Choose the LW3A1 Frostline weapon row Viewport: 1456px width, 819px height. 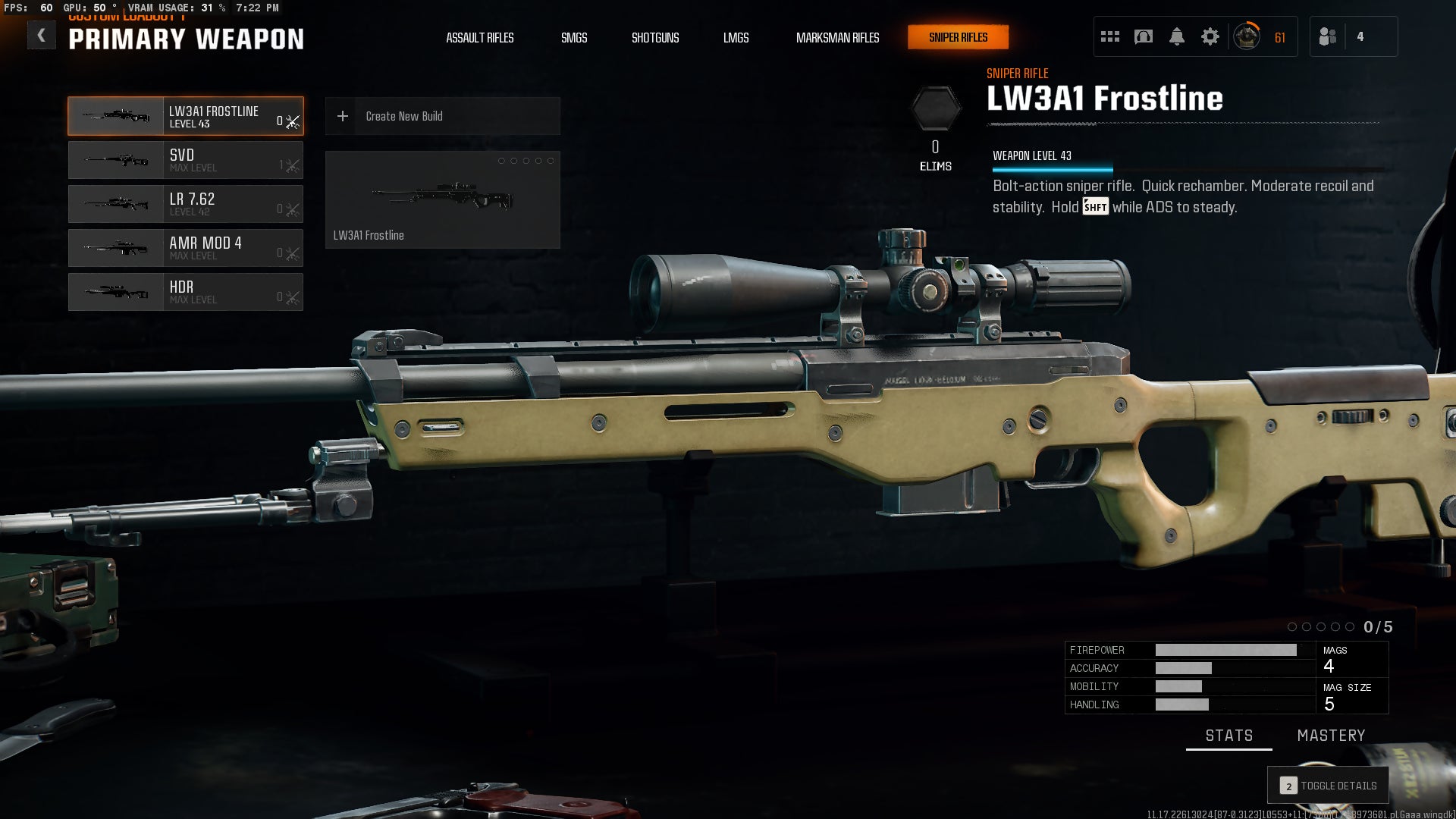click(x=186, y=116)
